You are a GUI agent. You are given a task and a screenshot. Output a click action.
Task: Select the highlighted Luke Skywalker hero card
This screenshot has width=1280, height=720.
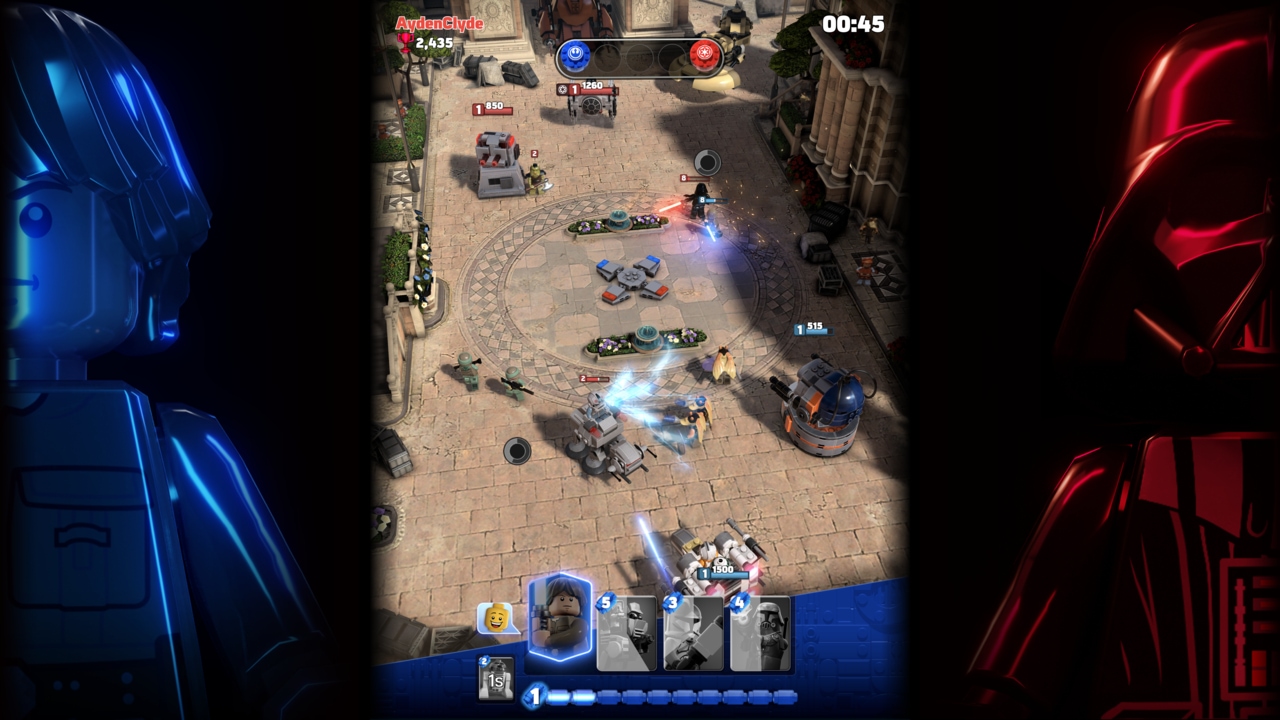point(560,619)
